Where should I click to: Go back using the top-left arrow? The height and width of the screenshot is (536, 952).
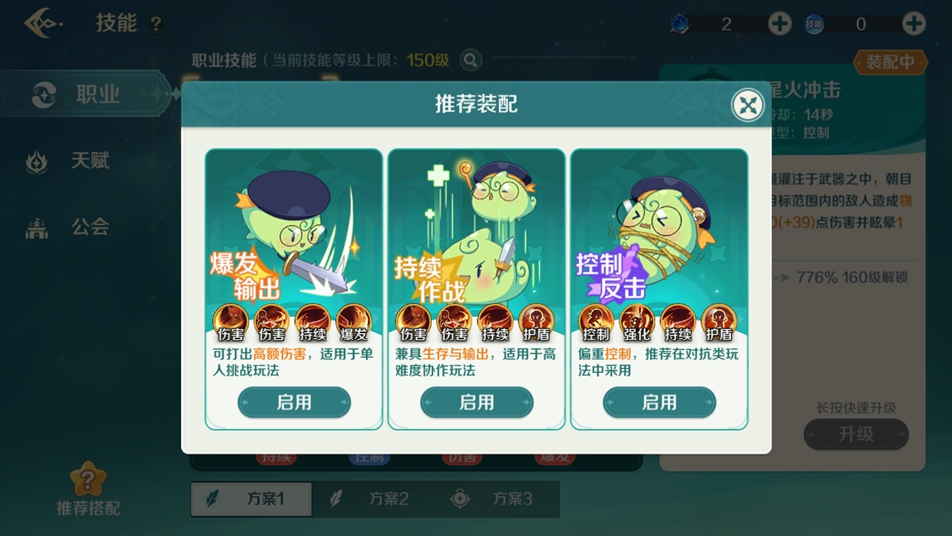[43, 22]
